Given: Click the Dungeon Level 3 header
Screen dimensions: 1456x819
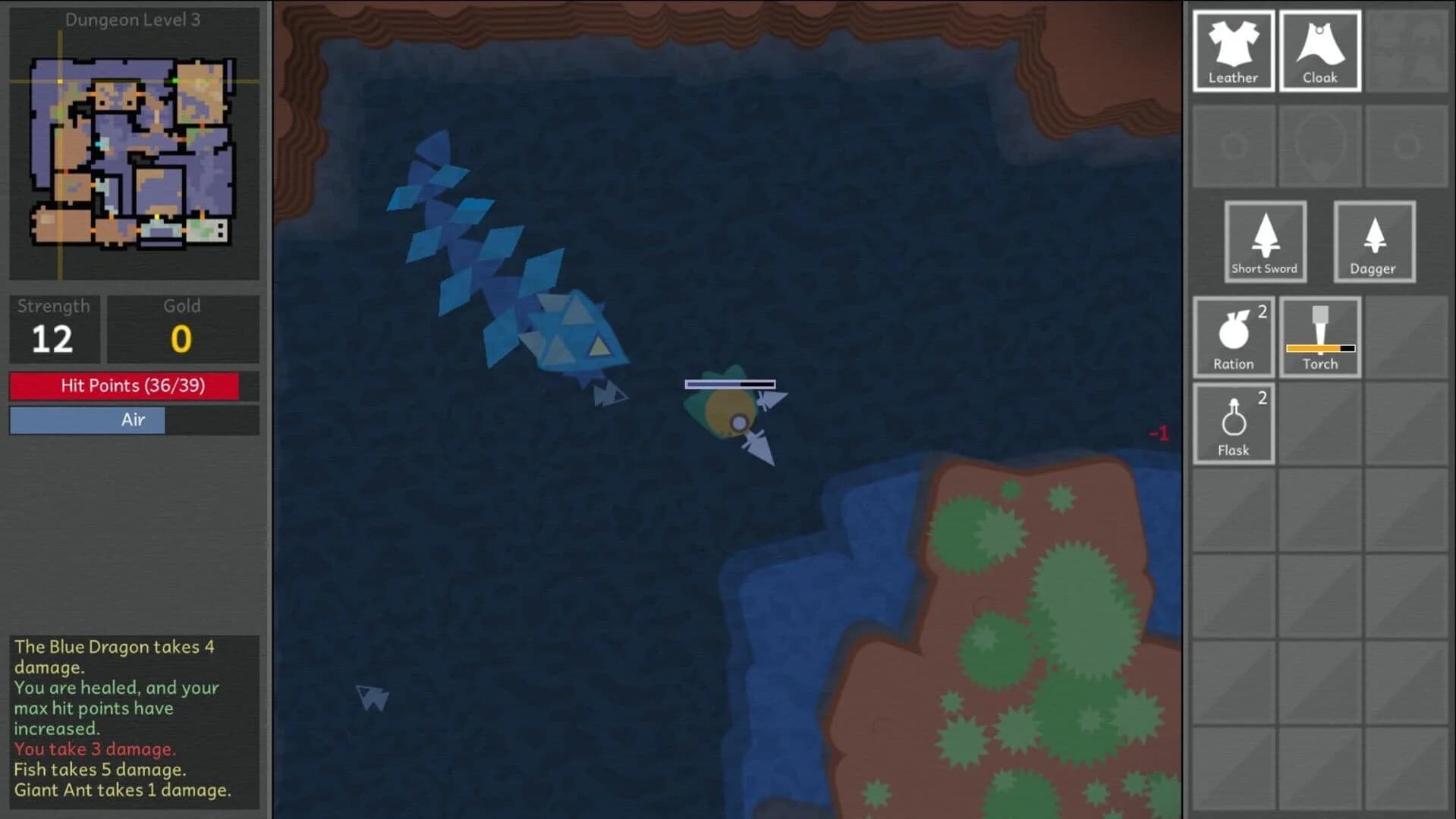Looking at the screenshot, I should pos(134,20).
